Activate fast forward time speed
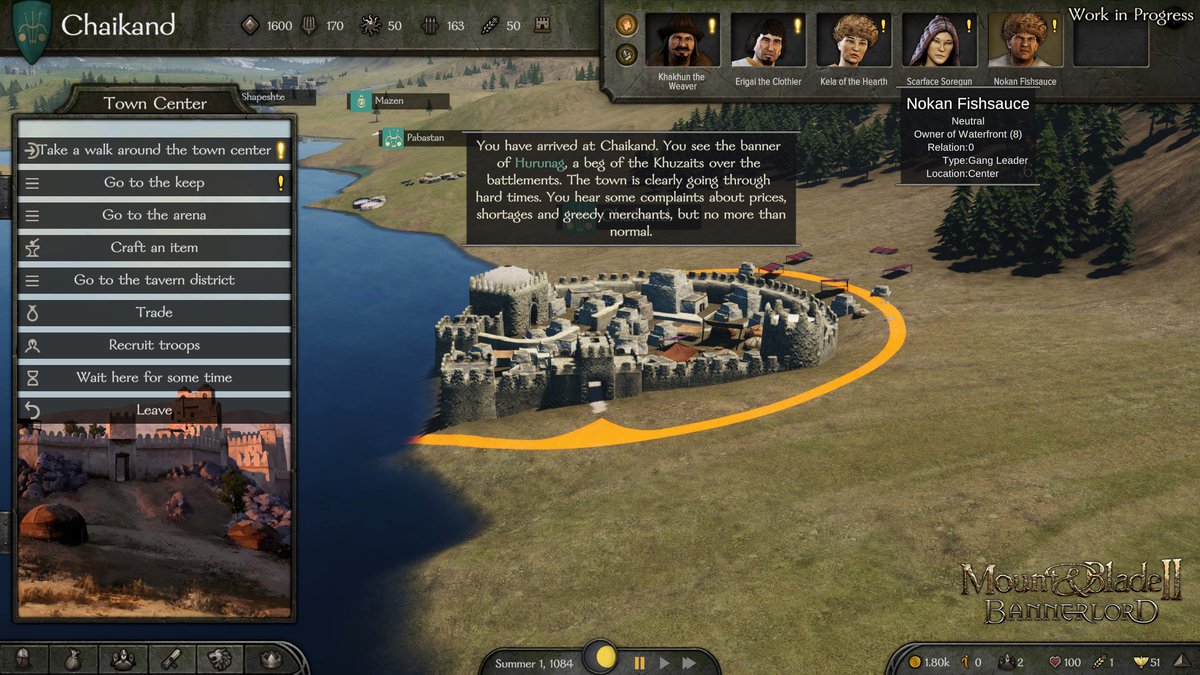The image size is (1200, 675). [689, 662]
